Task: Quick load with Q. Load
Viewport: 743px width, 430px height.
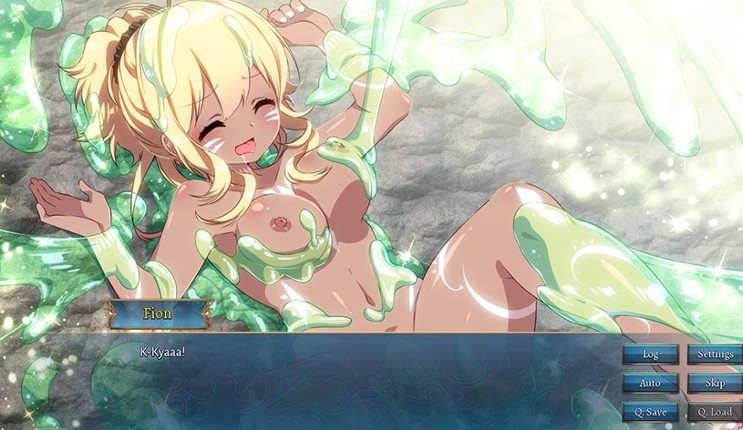Action: (715, 412)
